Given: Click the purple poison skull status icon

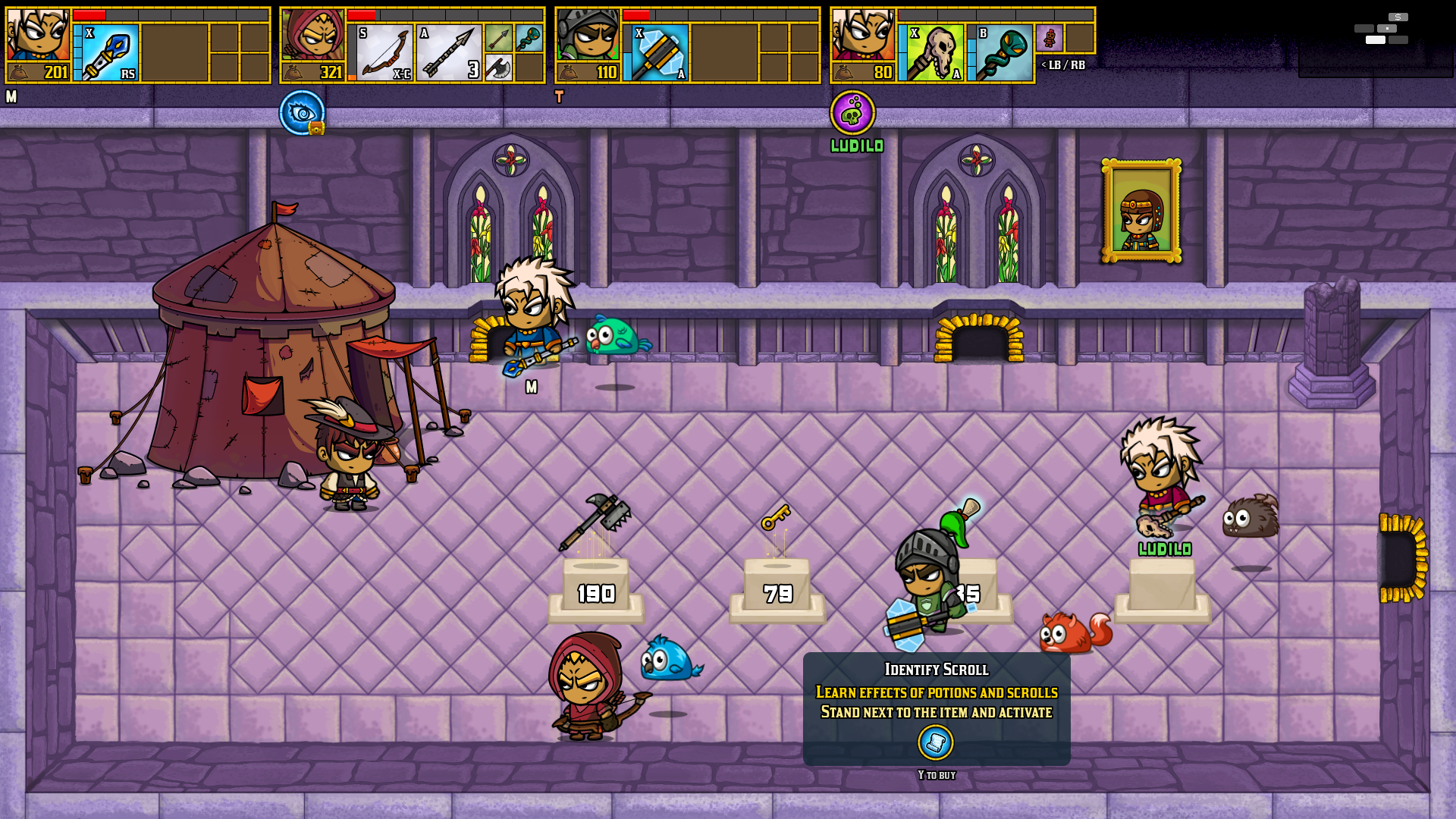Looking at the screenshot, I should (852, 112).
